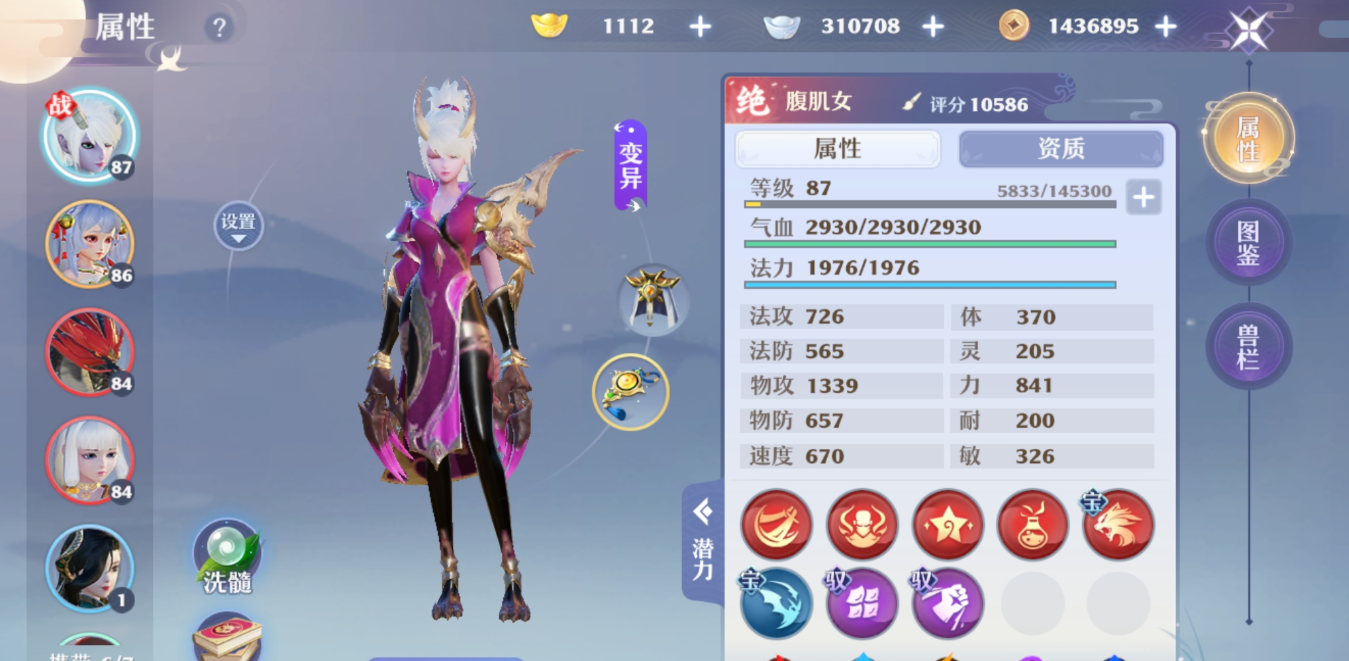Tap the purple 变异 button
This screenshot has height=661, width=1349.
coord(630,165)
